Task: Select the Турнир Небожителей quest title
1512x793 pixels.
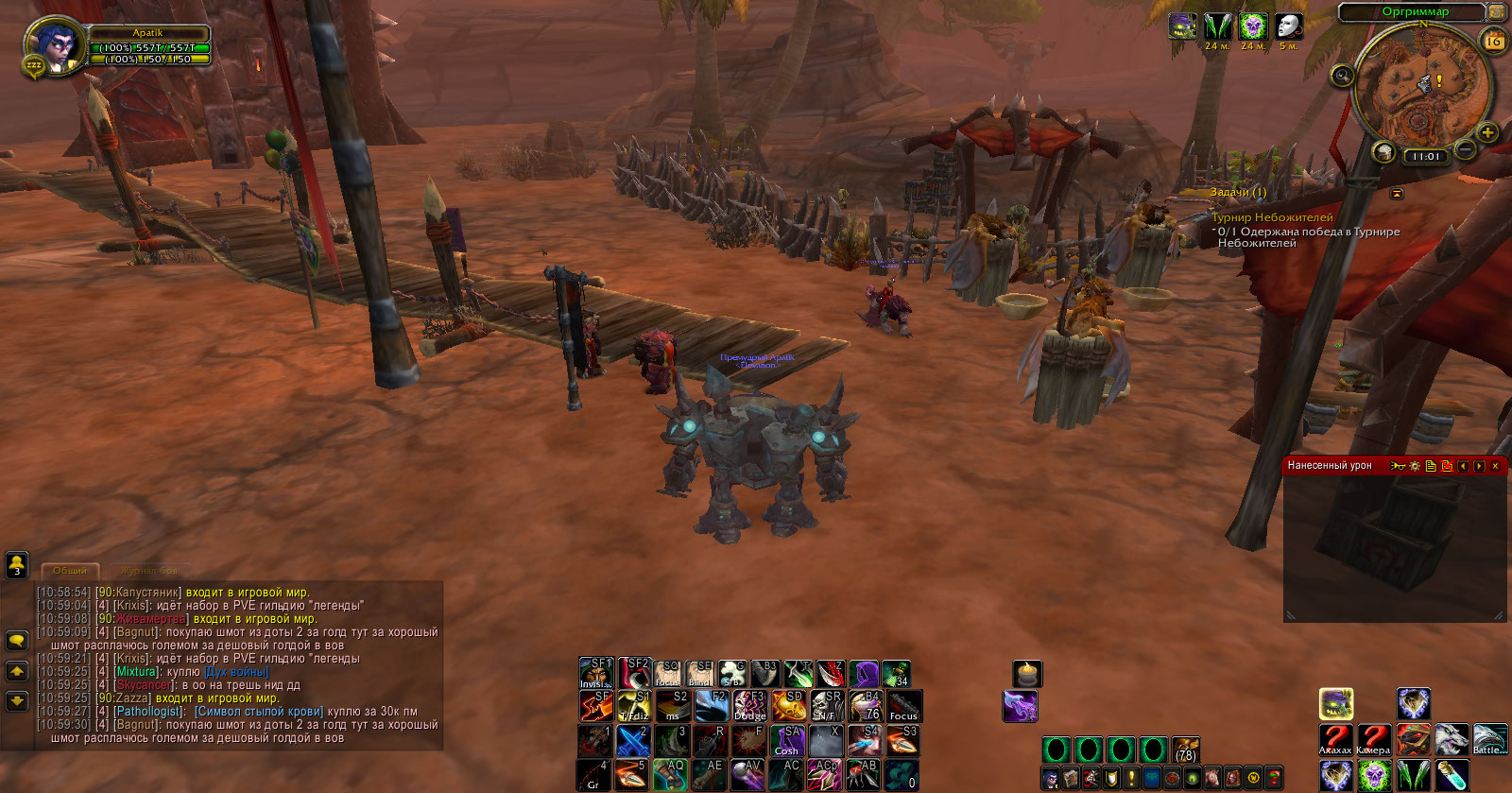Action: pyautogui.click(x=1272, y=217)
